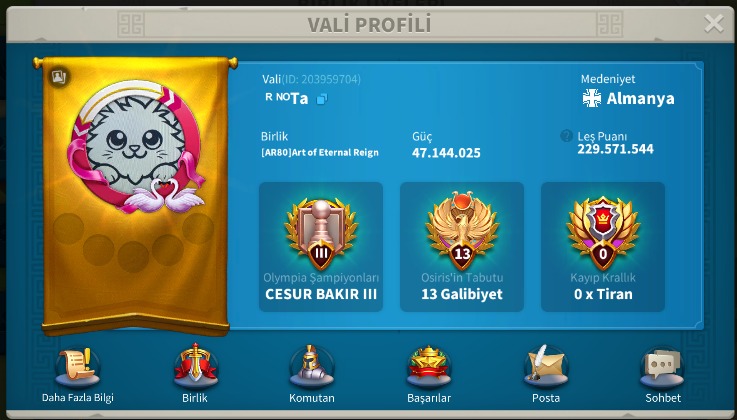Image resolution: width=737 pixels, height=420 pixels.
Task: Show the Başarılar achievements
Action: tap(429, 370)
